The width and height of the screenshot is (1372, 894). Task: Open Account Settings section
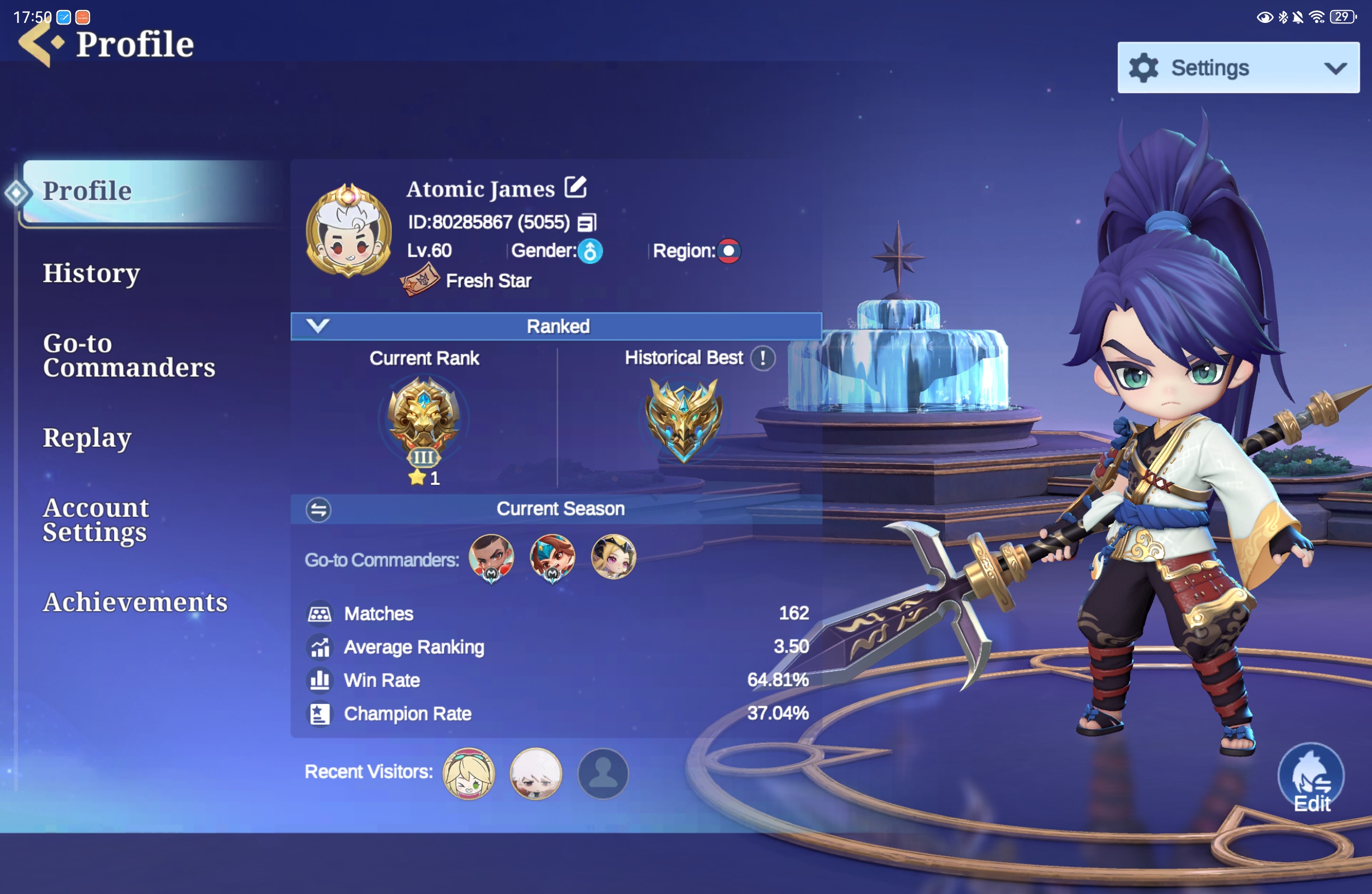(x=96, y=520)
